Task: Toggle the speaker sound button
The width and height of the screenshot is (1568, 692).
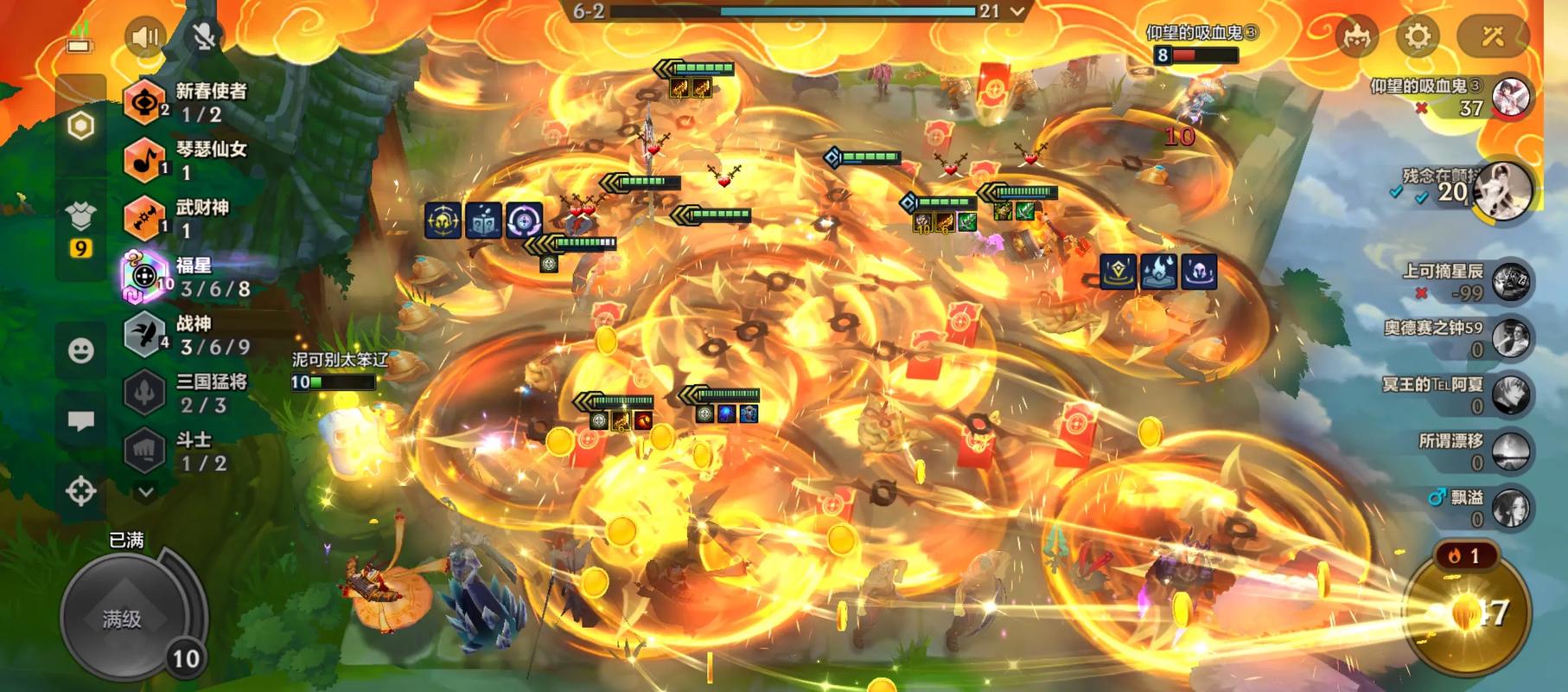Action: pos(145,36)
